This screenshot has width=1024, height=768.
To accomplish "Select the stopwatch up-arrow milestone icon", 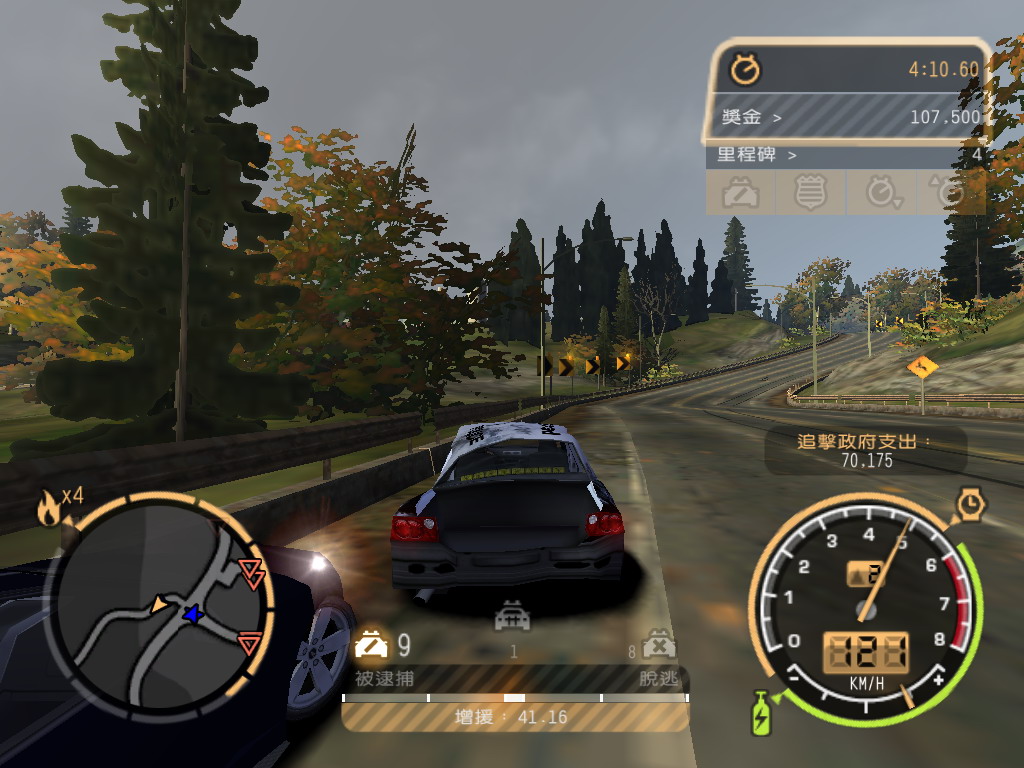I will (x=948, y=192).
